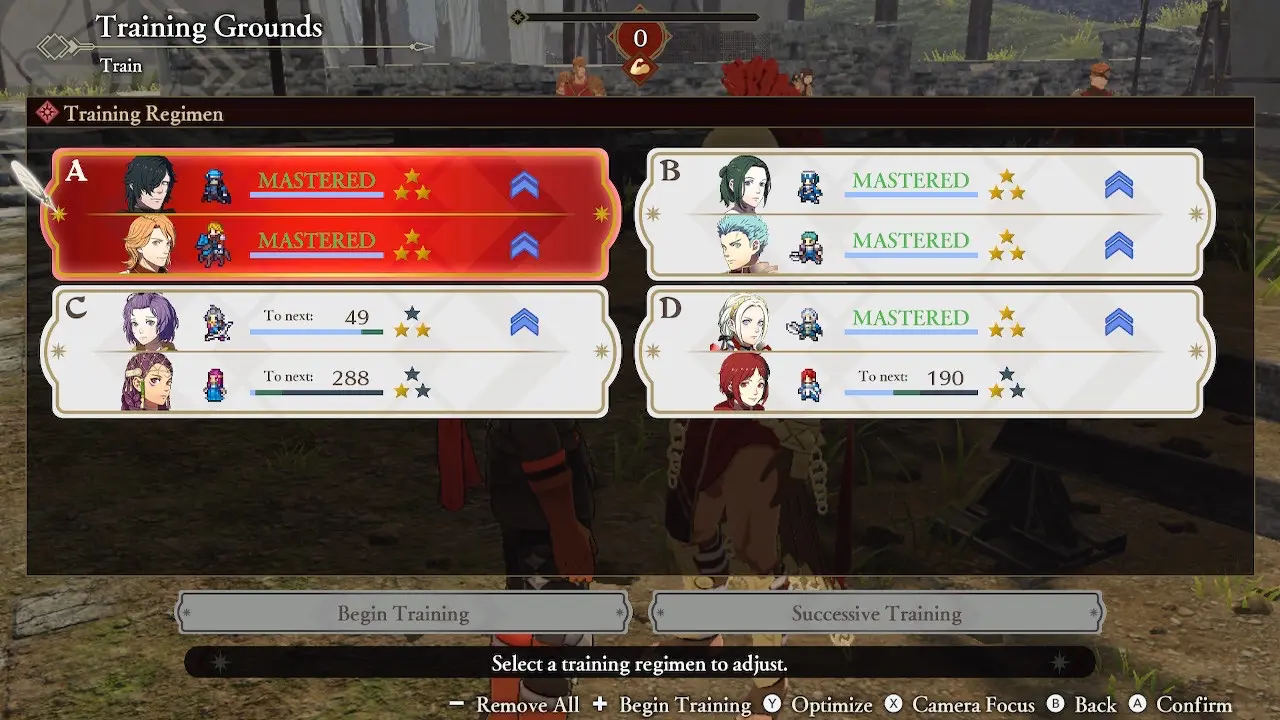Choose Camera Focus in the control bar
The height and width of the screenshot is (720, 1280).
[973, 705]
